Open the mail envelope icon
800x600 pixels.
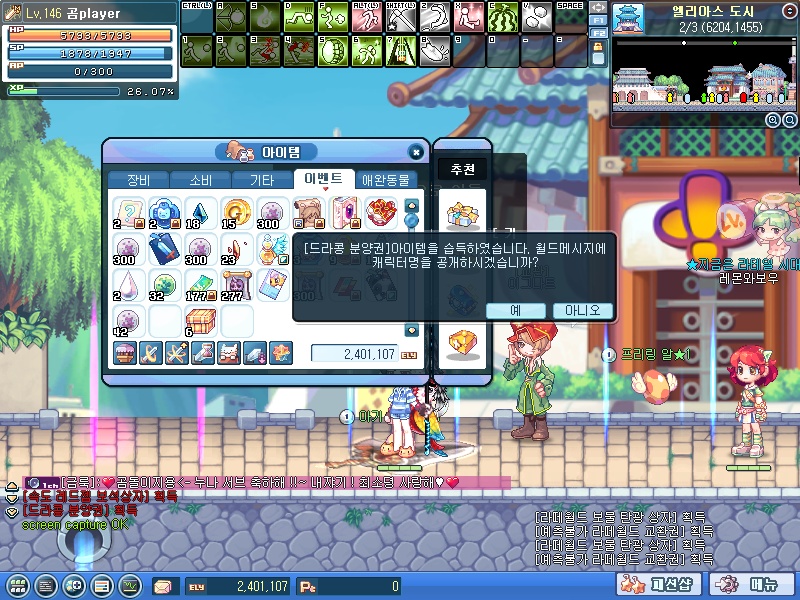point(161,585)
